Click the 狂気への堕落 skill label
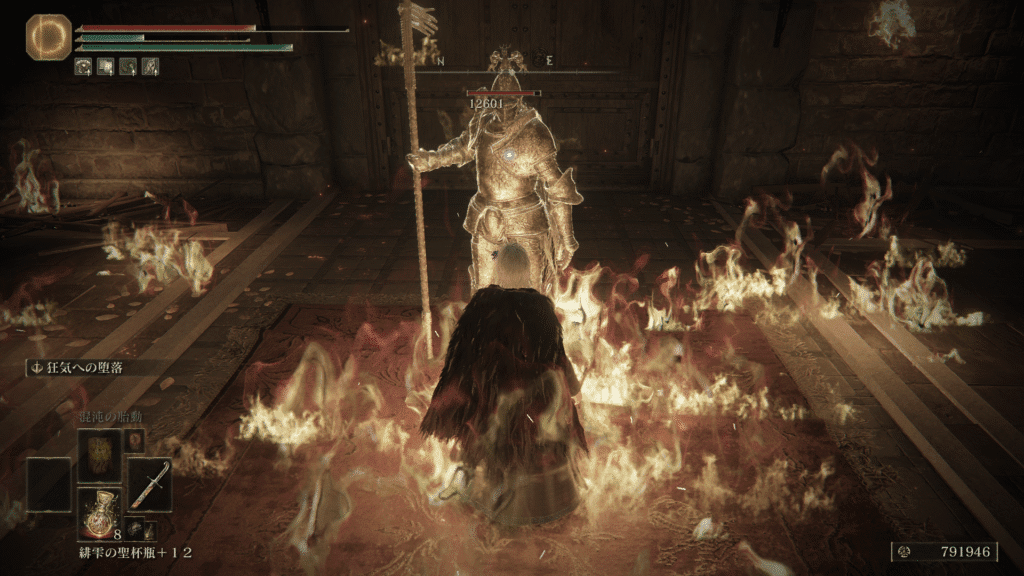The width and height of the screenshot is (1024, 576). pyautogui.click(x=83, y=367)
